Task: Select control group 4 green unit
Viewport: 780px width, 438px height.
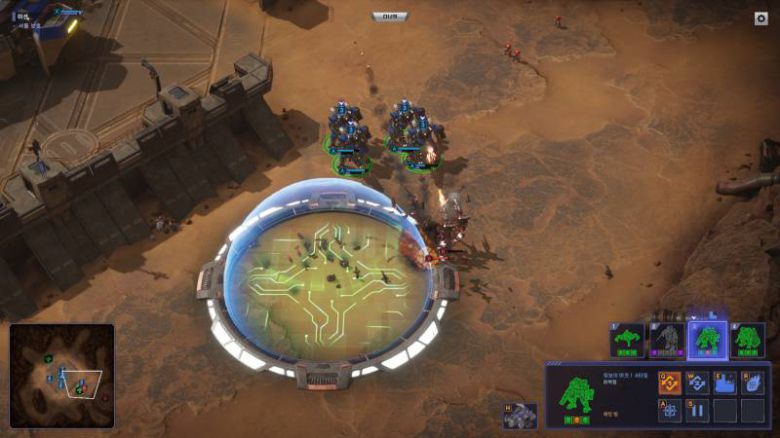Action: (746, 340)
